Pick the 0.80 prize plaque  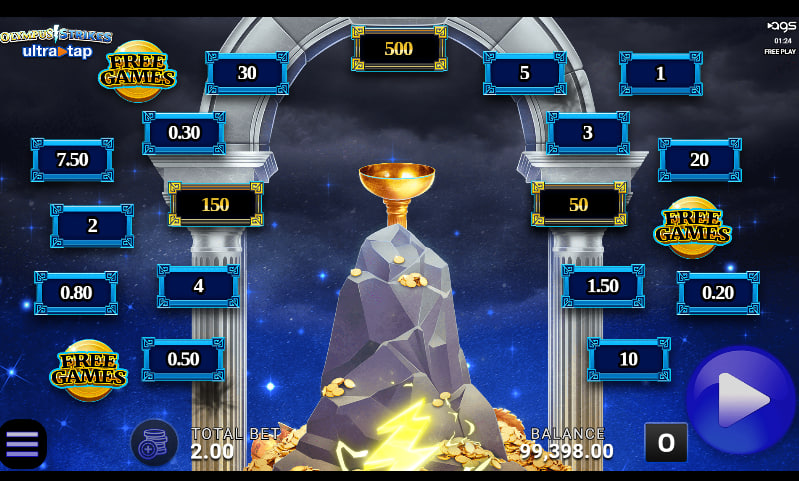(76, 293)
